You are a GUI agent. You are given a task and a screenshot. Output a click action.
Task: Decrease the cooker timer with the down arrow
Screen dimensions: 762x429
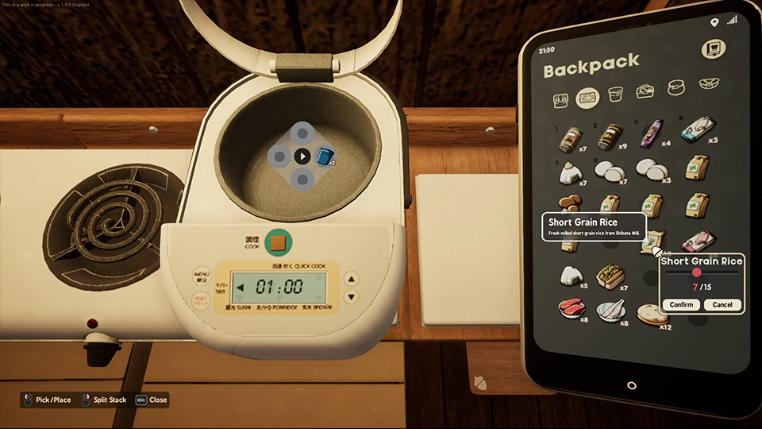click(350, 297)
